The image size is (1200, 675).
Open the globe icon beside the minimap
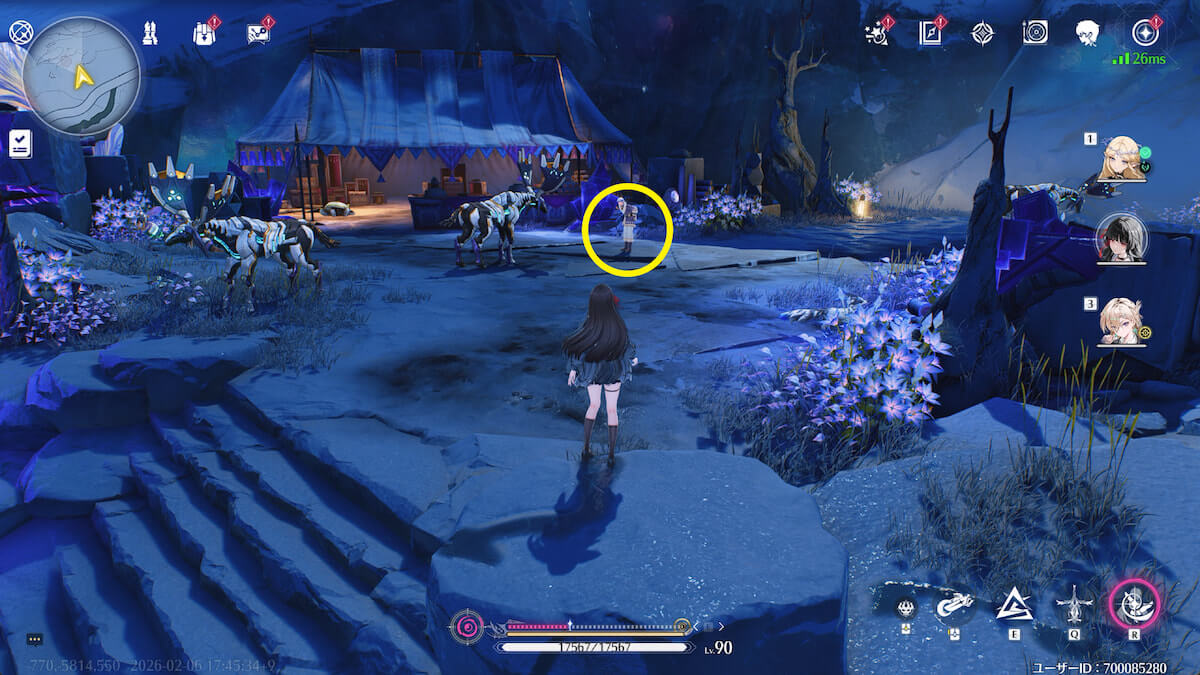click(20, 32)
